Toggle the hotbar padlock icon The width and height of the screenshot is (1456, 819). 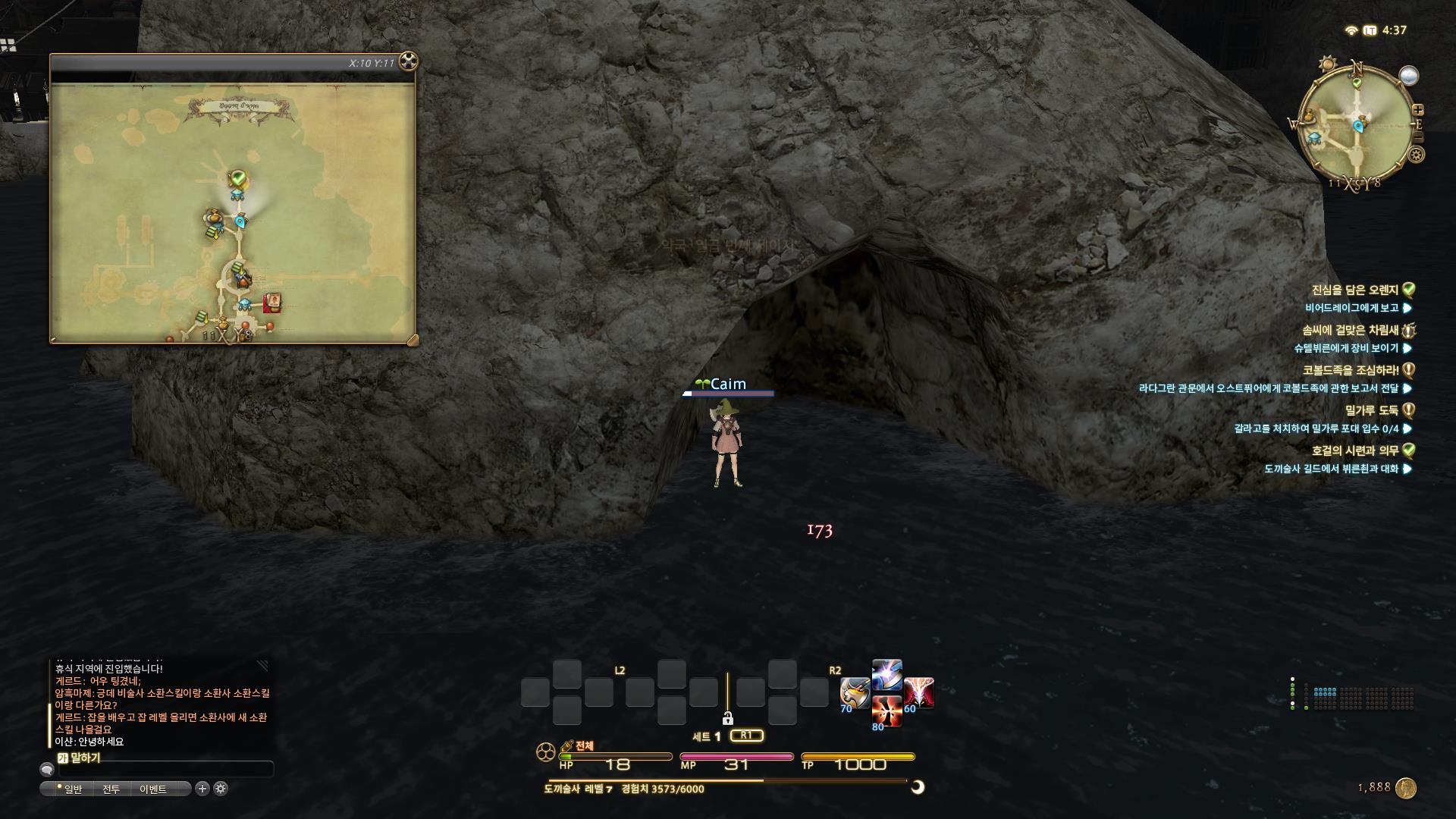click(727, 718)
